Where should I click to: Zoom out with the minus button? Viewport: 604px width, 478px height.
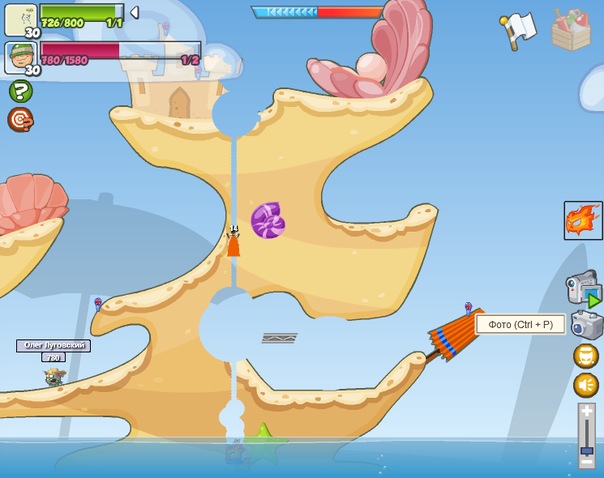coord(587,462)
